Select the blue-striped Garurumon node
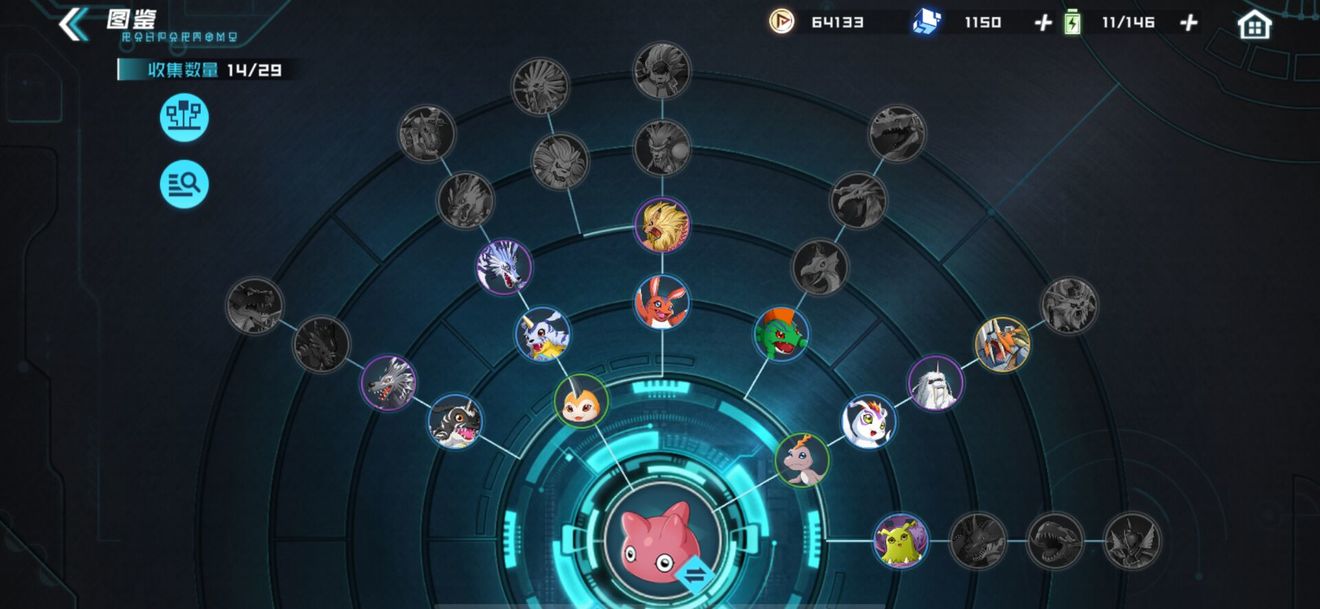The image size is (1320, 609). (x=504, y=266)
